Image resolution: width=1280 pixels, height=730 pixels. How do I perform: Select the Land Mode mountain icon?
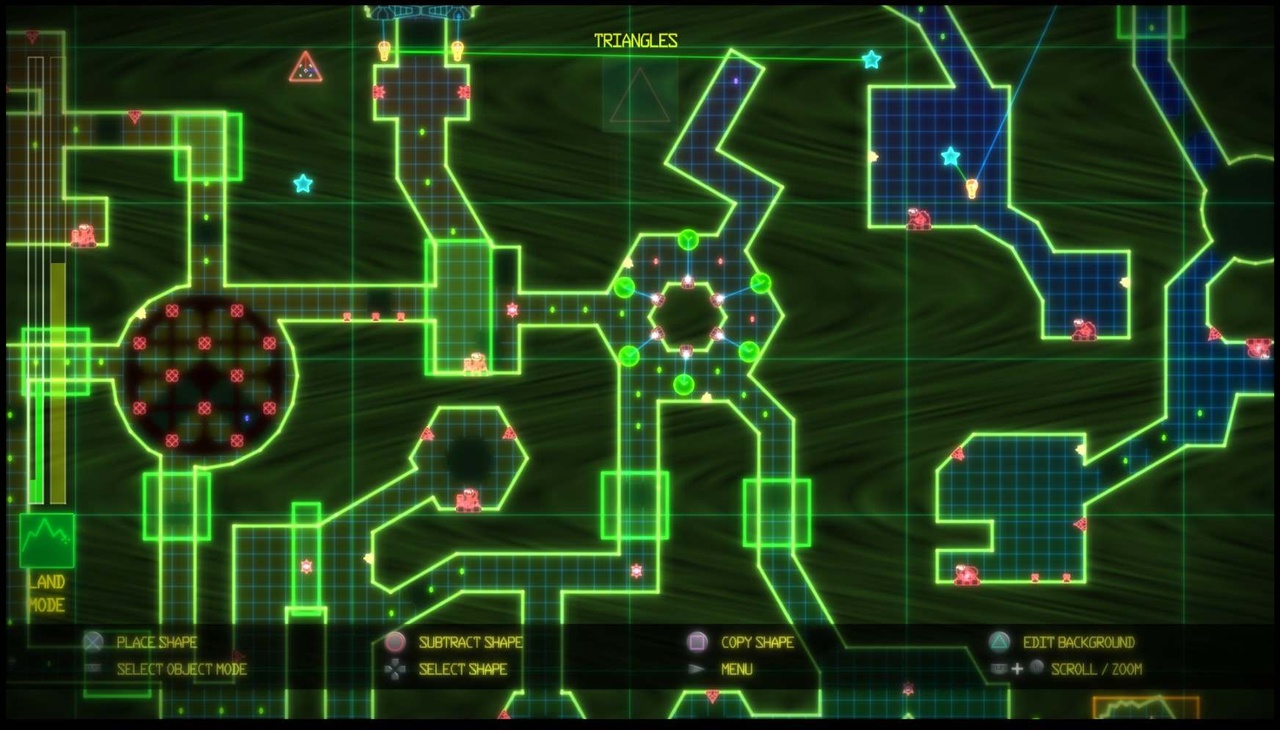tap(48, 540)
